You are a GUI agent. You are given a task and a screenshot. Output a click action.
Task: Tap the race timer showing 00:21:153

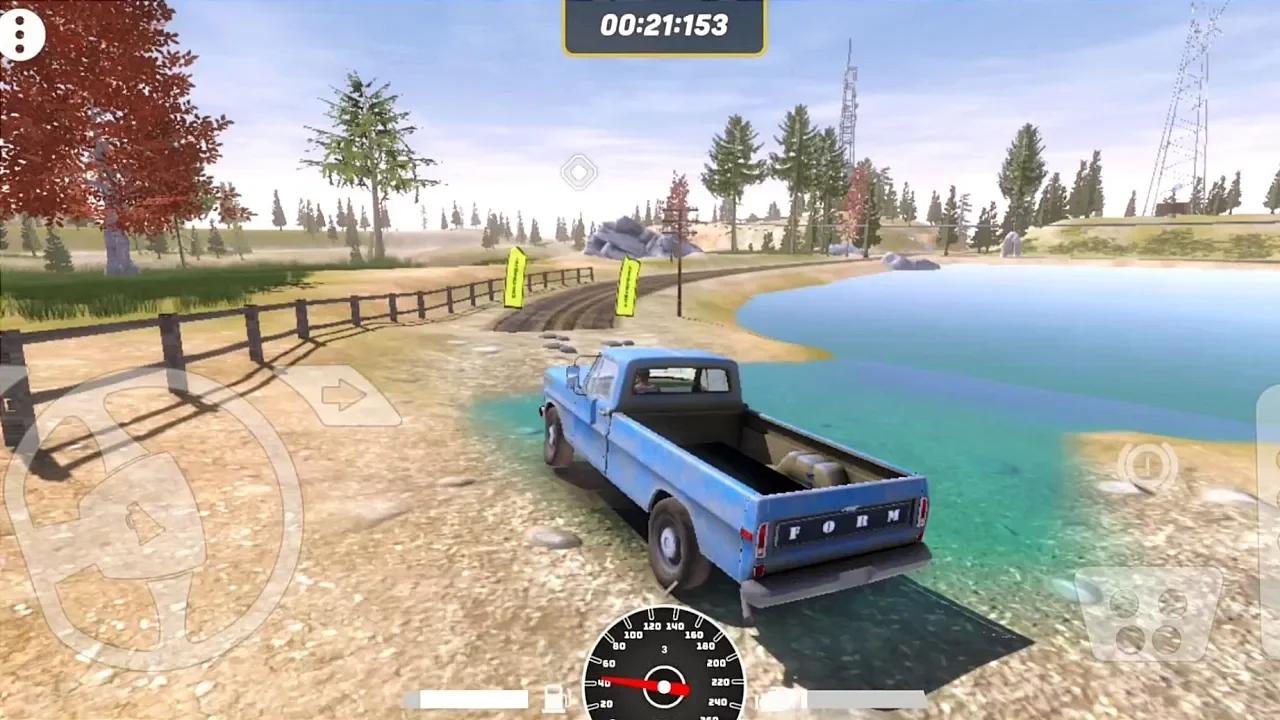[663, 26]
